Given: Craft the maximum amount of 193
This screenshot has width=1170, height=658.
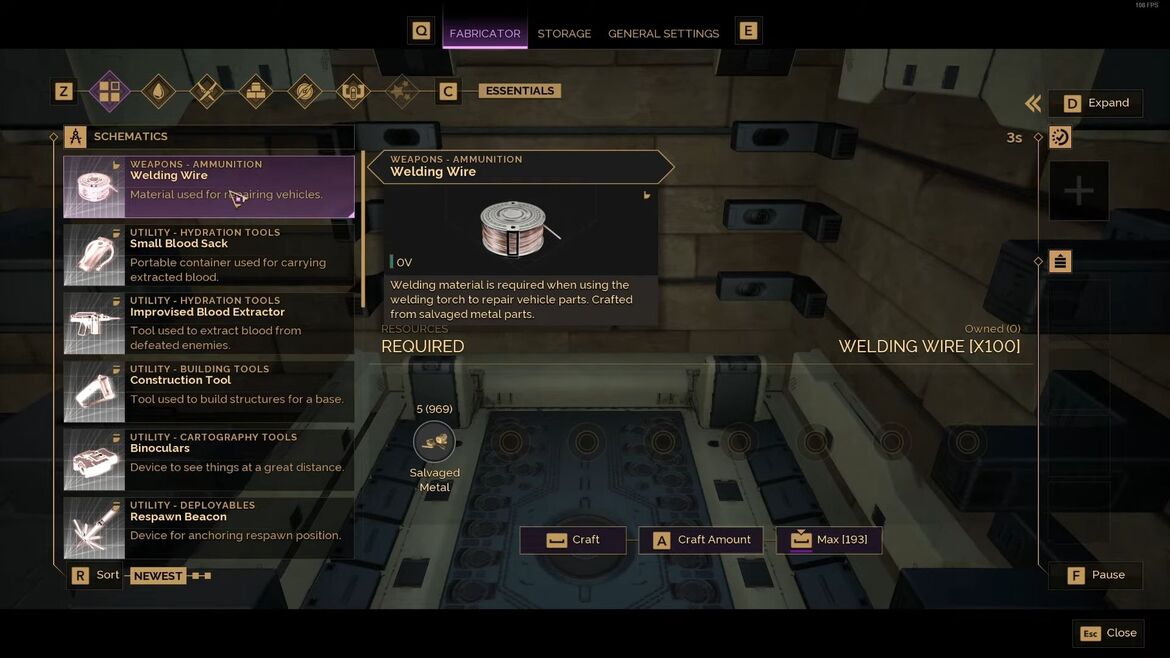Looking at the screenshot, I should coord(829,540).
